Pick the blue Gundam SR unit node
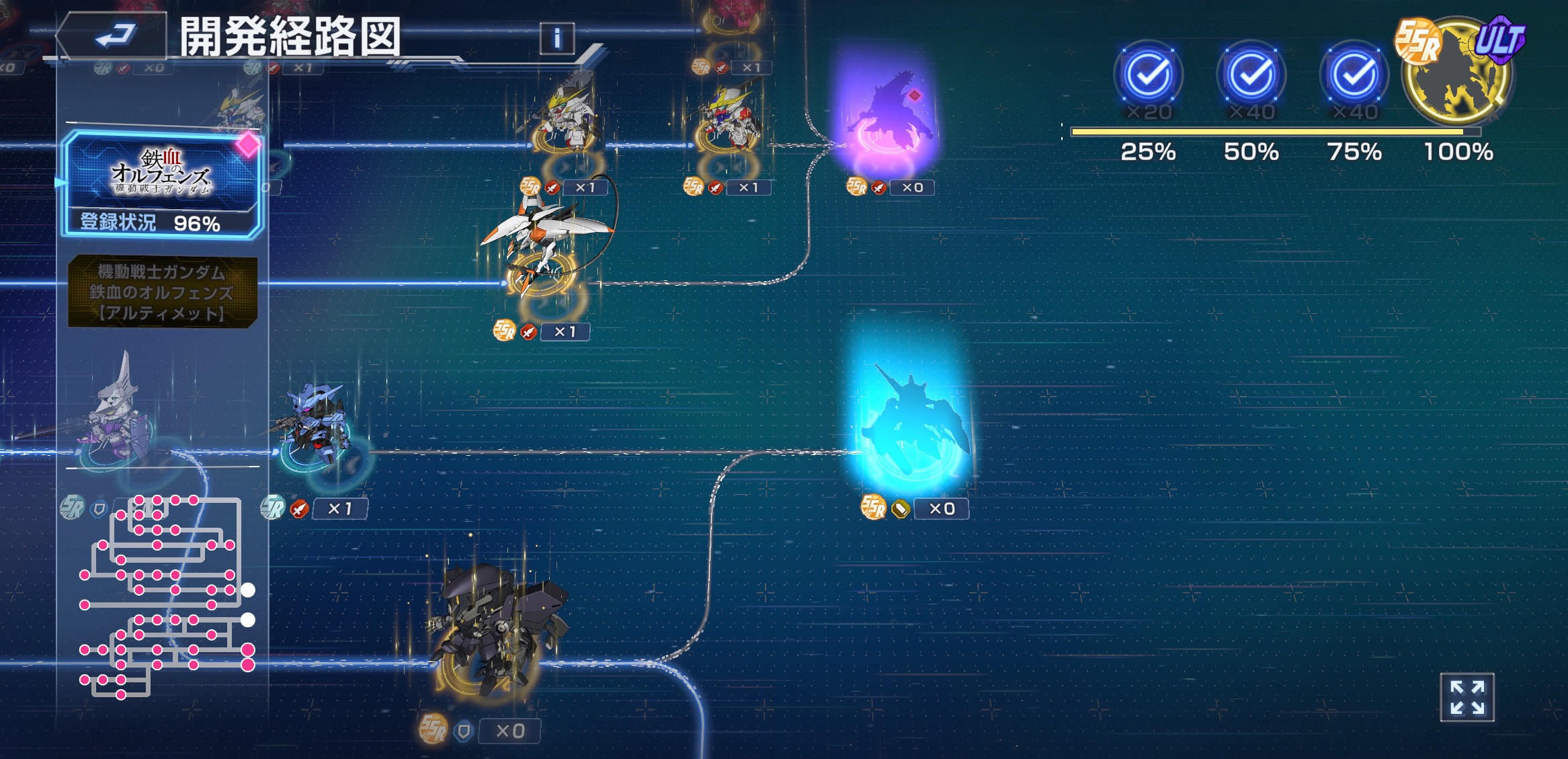 315,424
